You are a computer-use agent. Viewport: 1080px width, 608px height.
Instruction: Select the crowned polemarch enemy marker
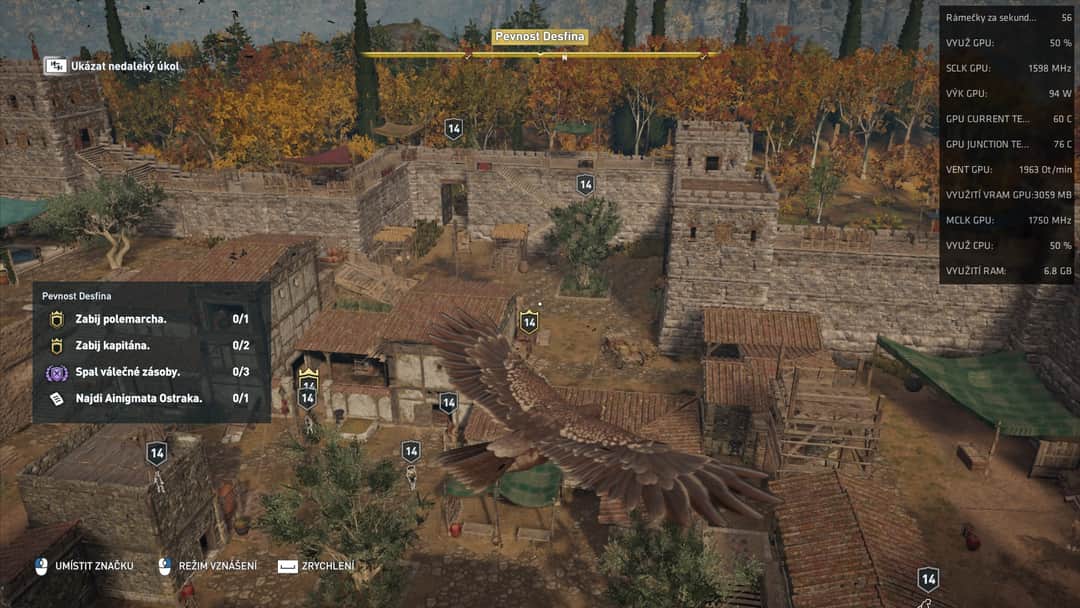308,379
